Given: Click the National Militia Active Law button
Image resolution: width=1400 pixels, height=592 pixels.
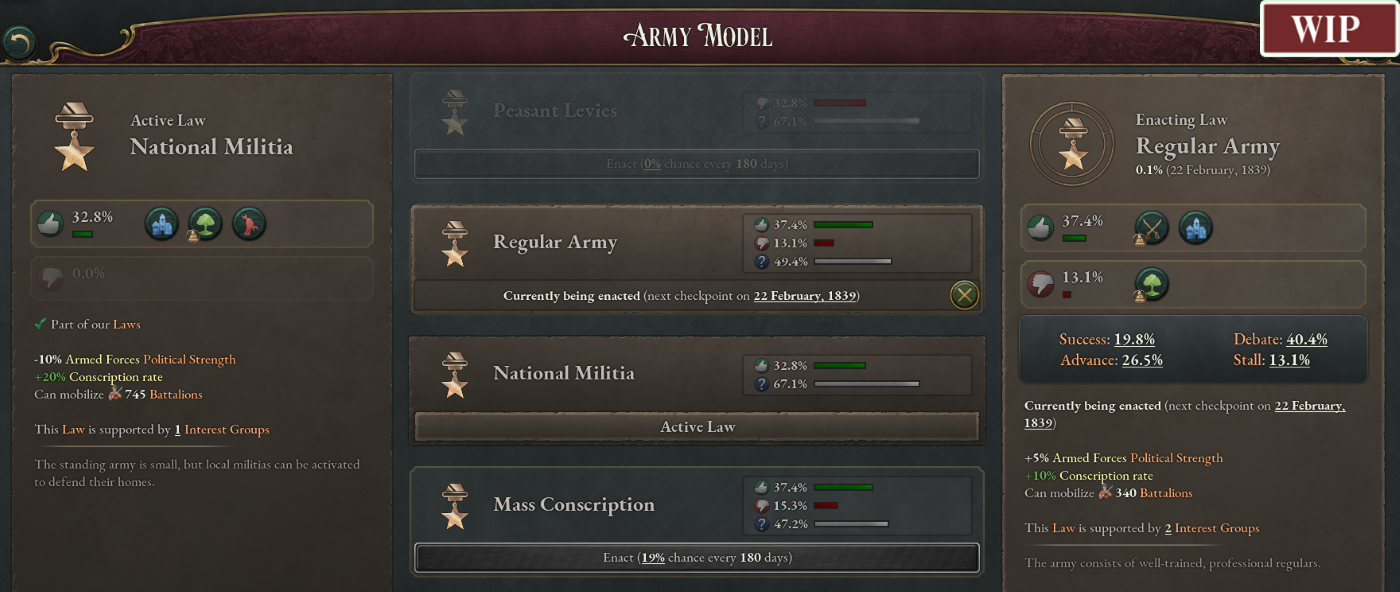Looking at the screenshot, I should 696,427.
